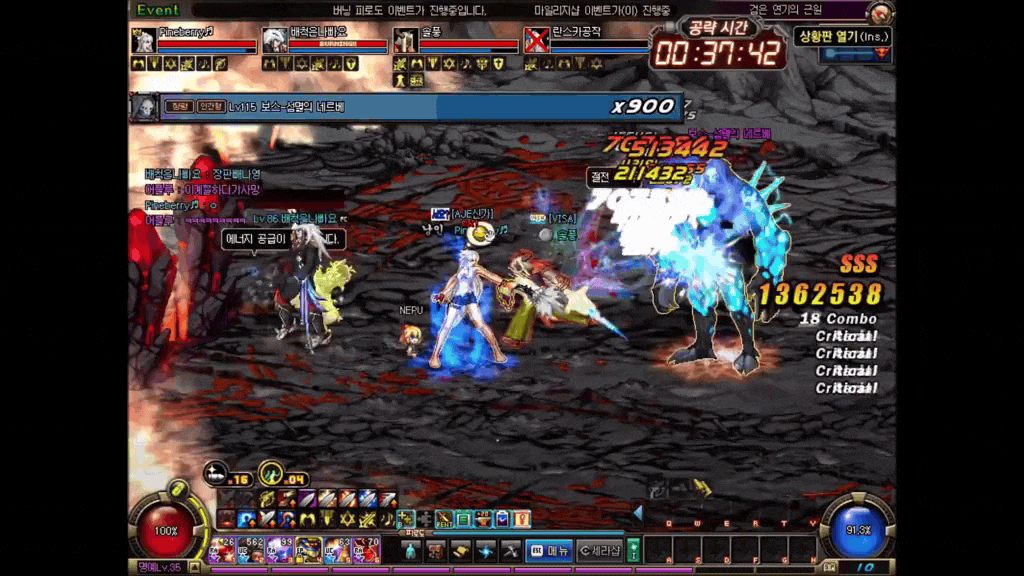Viewport: 1024px width, 576px height.
Task: Open the Event banner at top-left
Action: pyautogui.click(x=158, y=9)
